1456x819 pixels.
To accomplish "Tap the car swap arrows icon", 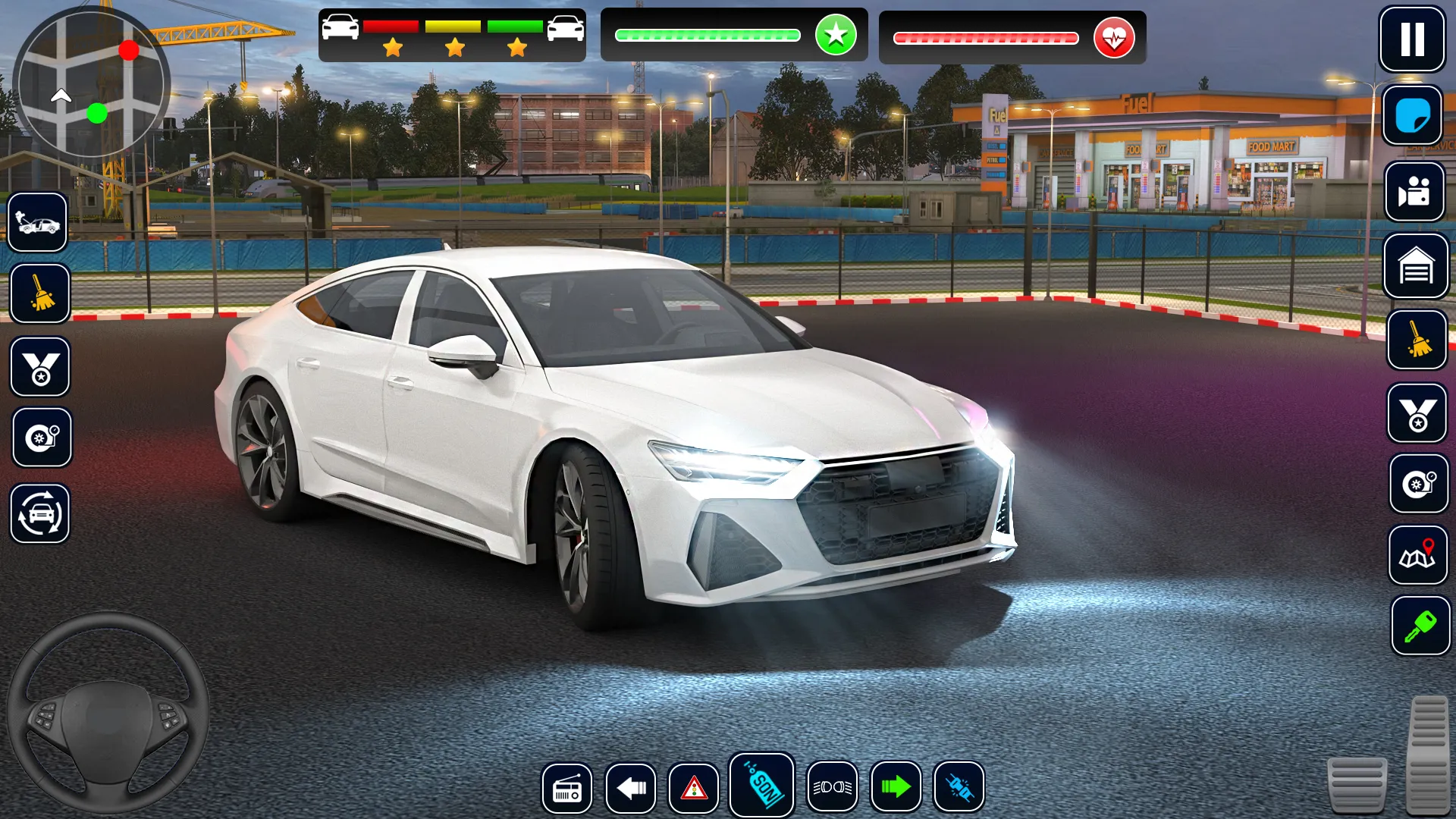I will click(40, 514).
